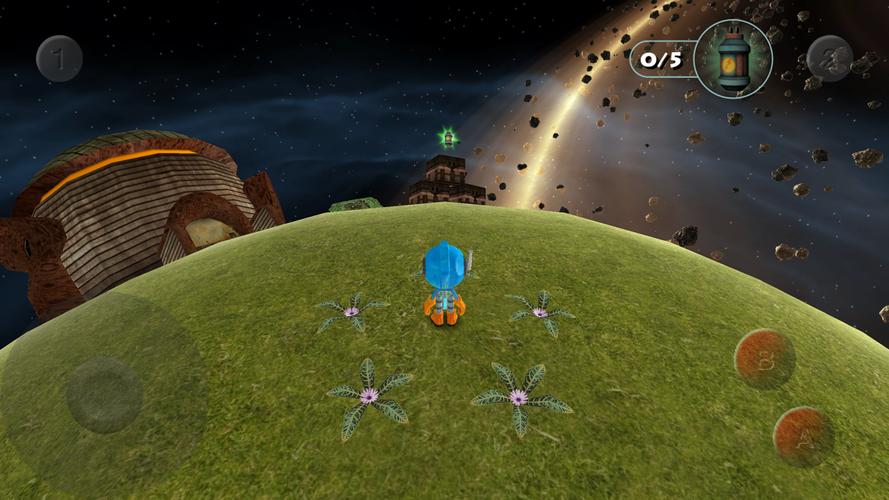Viewport: 889px width, 500px height.
Task: Click the lantern collectible icon
Action: coord(733,59)
